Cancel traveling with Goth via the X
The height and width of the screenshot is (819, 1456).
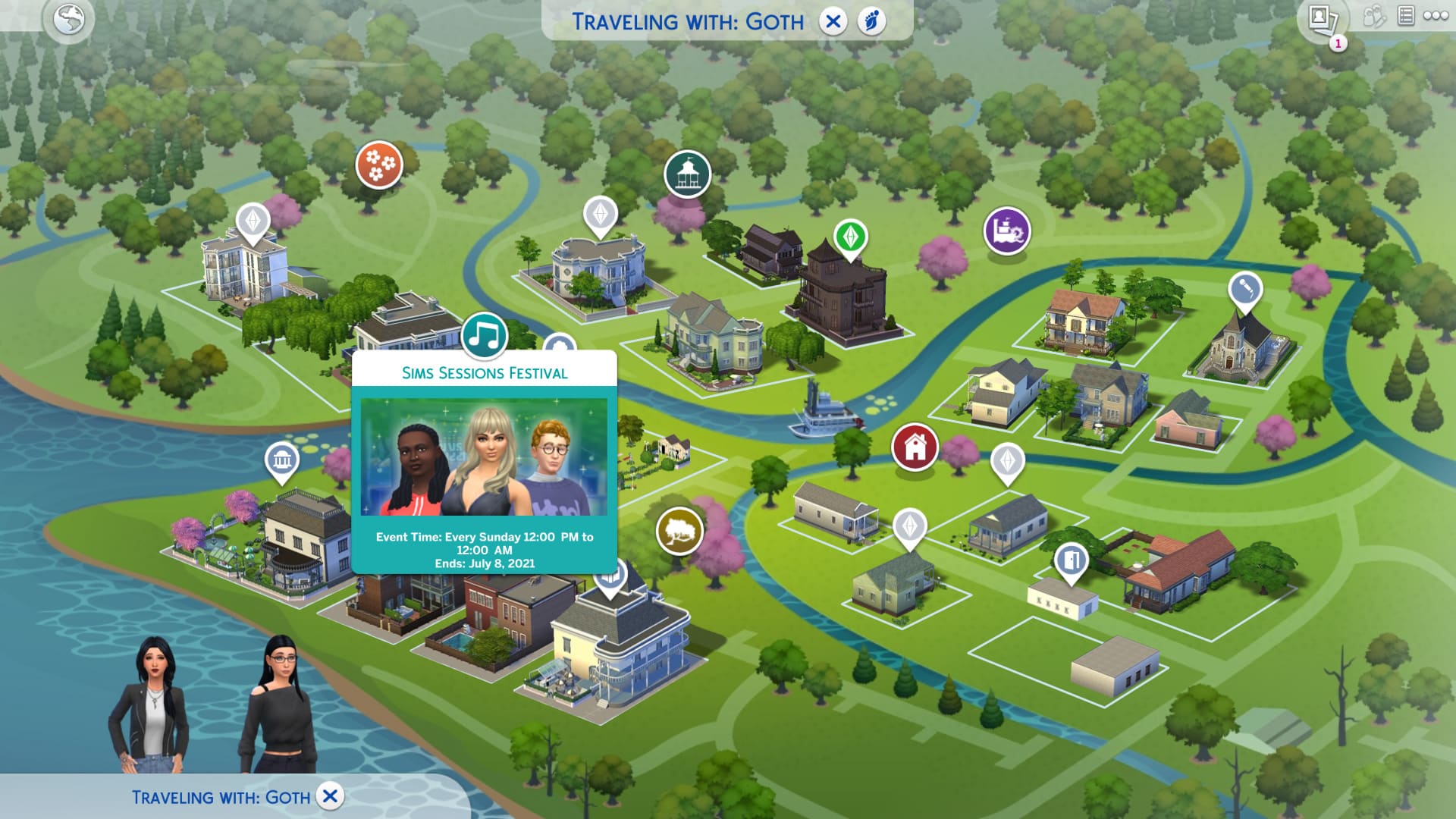click(x=834, y=21)
